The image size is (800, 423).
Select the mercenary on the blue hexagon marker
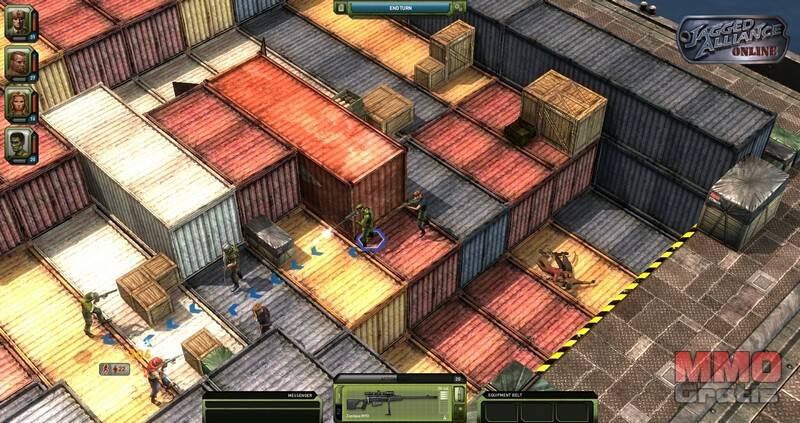tap(369, 226)
